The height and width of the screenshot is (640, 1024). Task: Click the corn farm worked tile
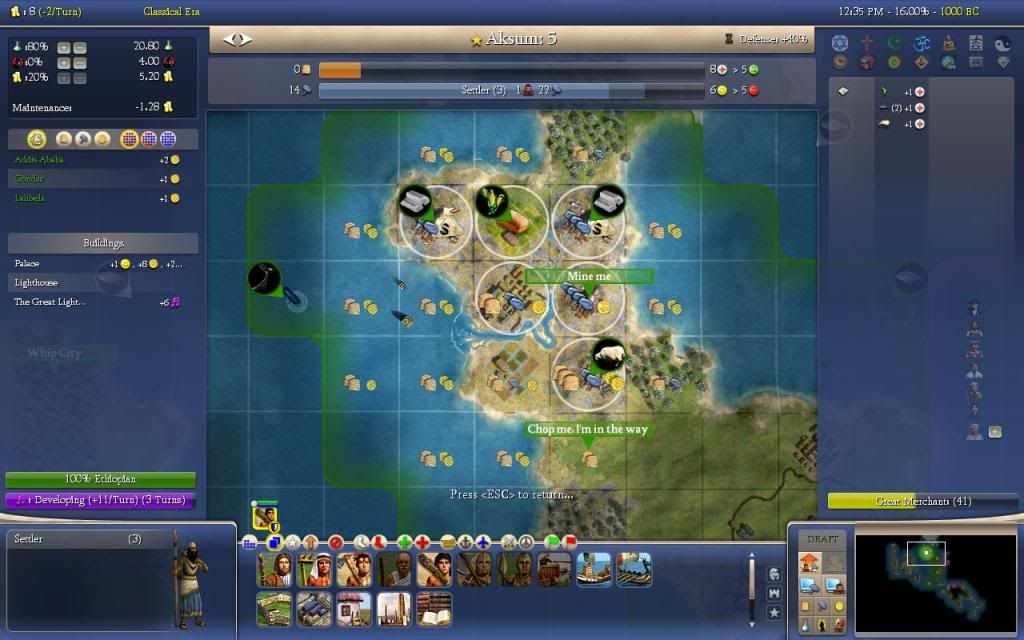[x=511, y=216]
